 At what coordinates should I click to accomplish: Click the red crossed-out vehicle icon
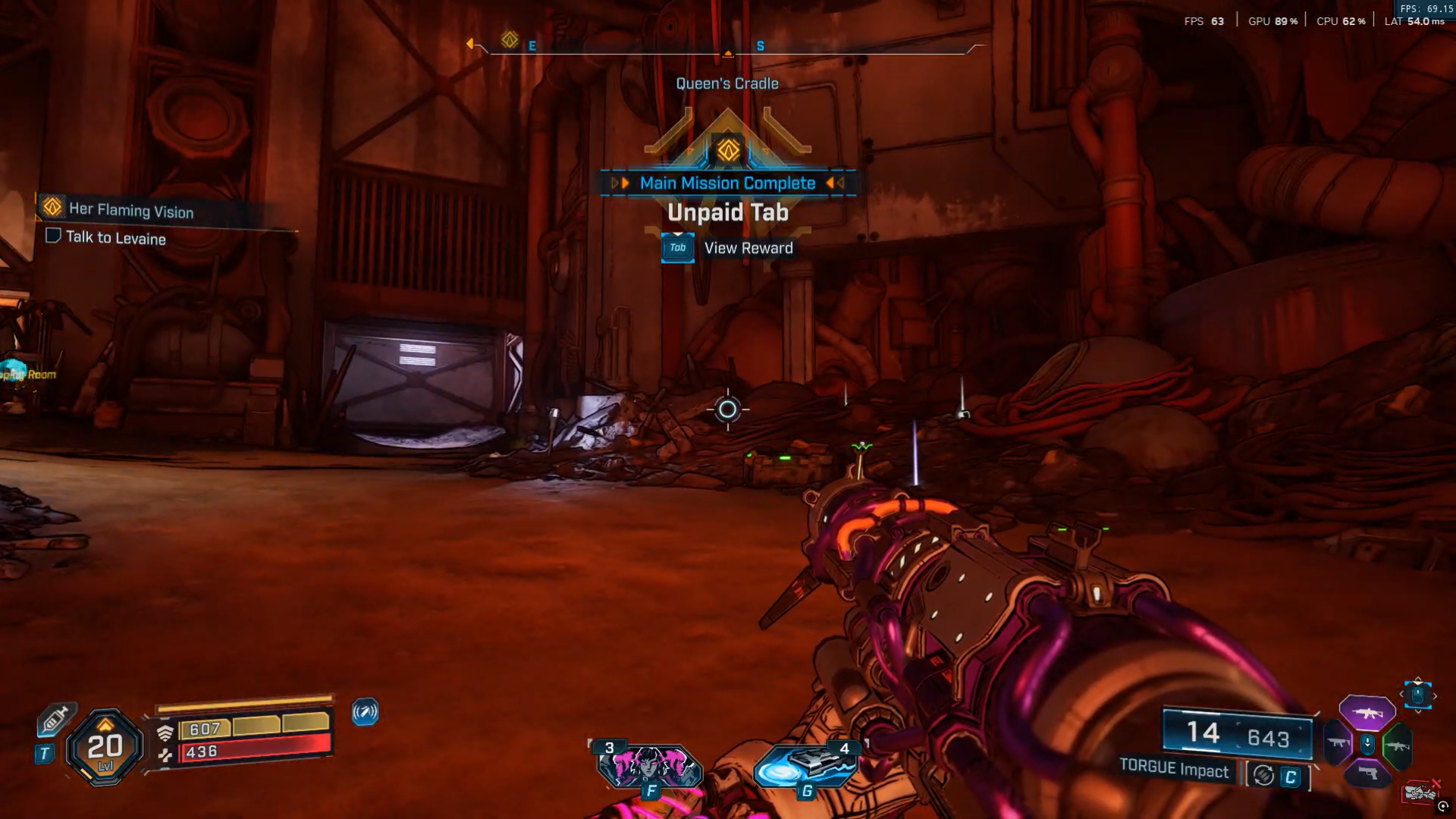[1420, 792]
